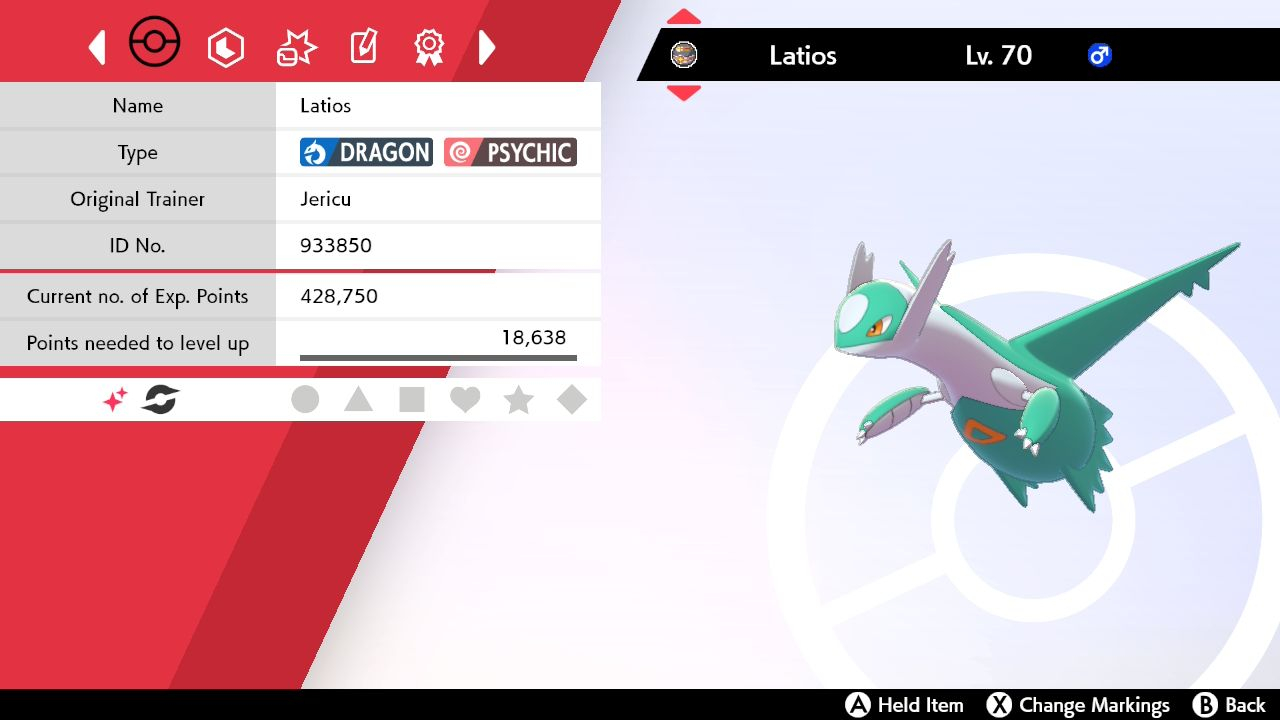Toggle the circle marking
Viewport: 1280px width, 720px height.
pos(305,400)
